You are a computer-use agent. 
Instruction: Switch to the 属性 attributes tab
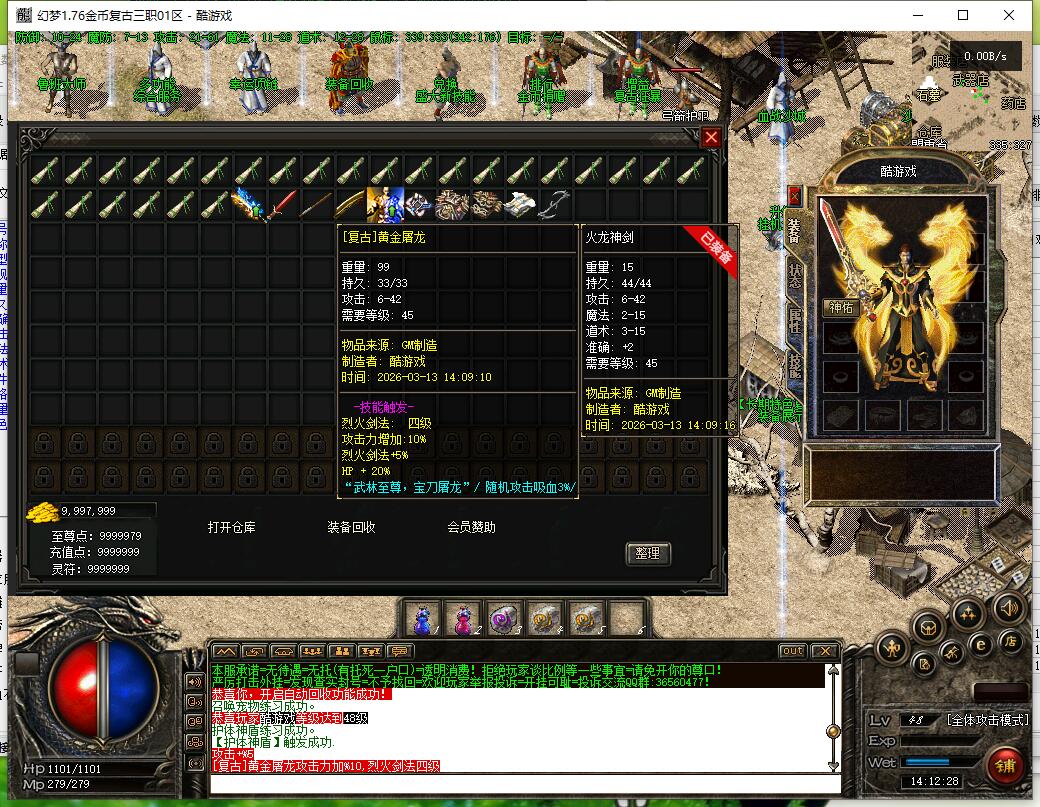pyautogui.click(x=795, y=320)
